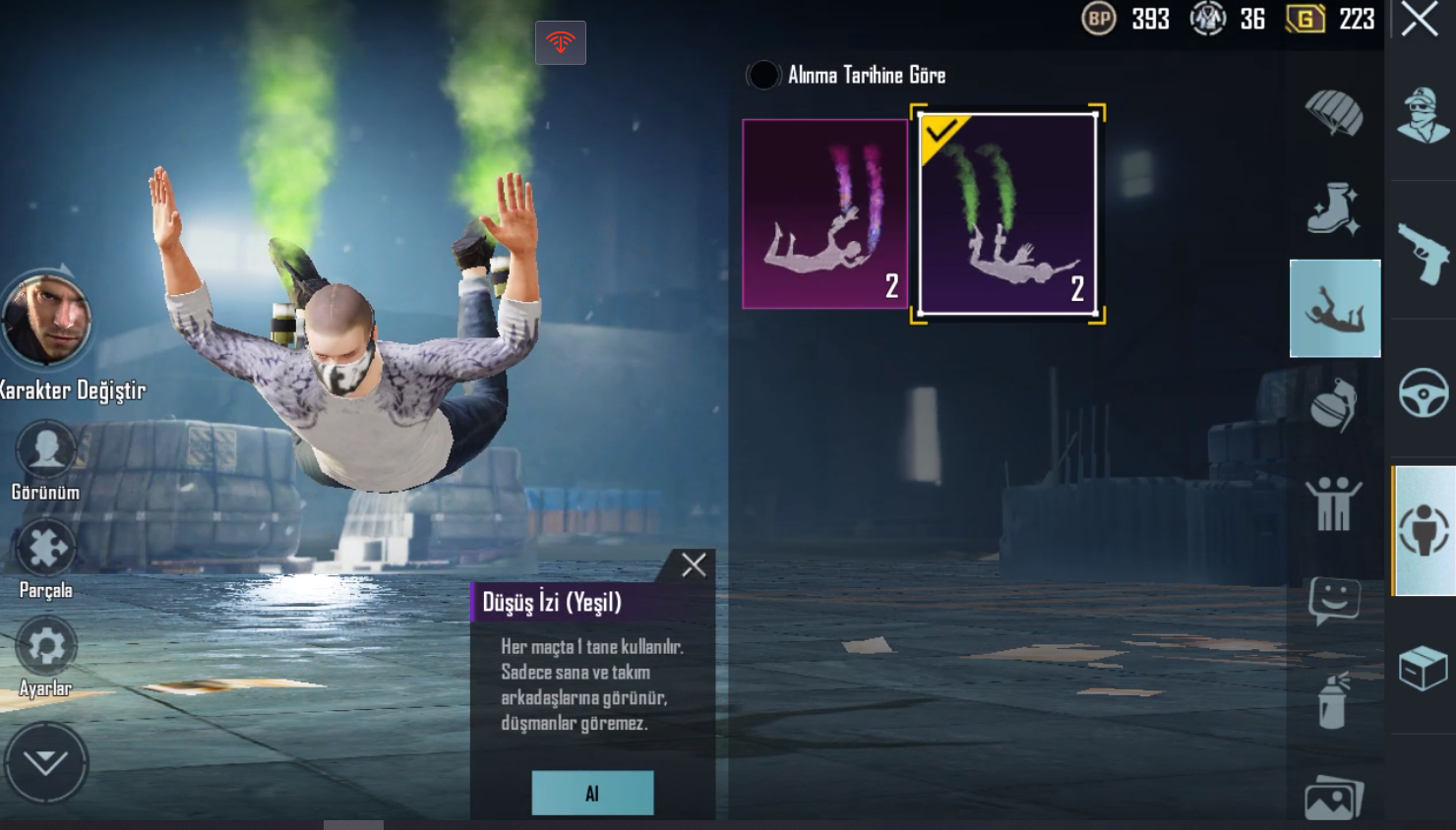Open the steering wheel vehicles tab
Viewport: 1456px width, 830px height.
[1423, 392]
